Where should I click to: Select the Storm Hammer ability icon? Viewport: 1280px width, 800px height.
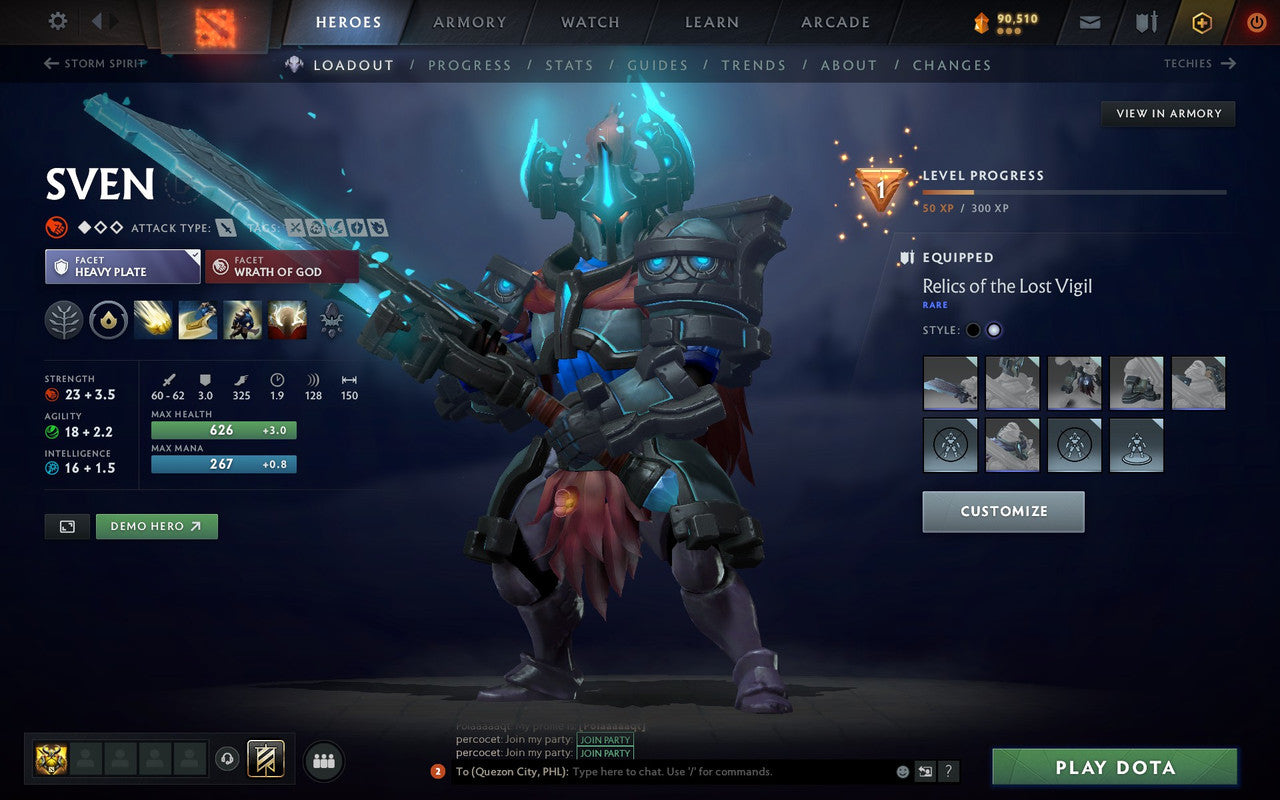tap(153, 320)
